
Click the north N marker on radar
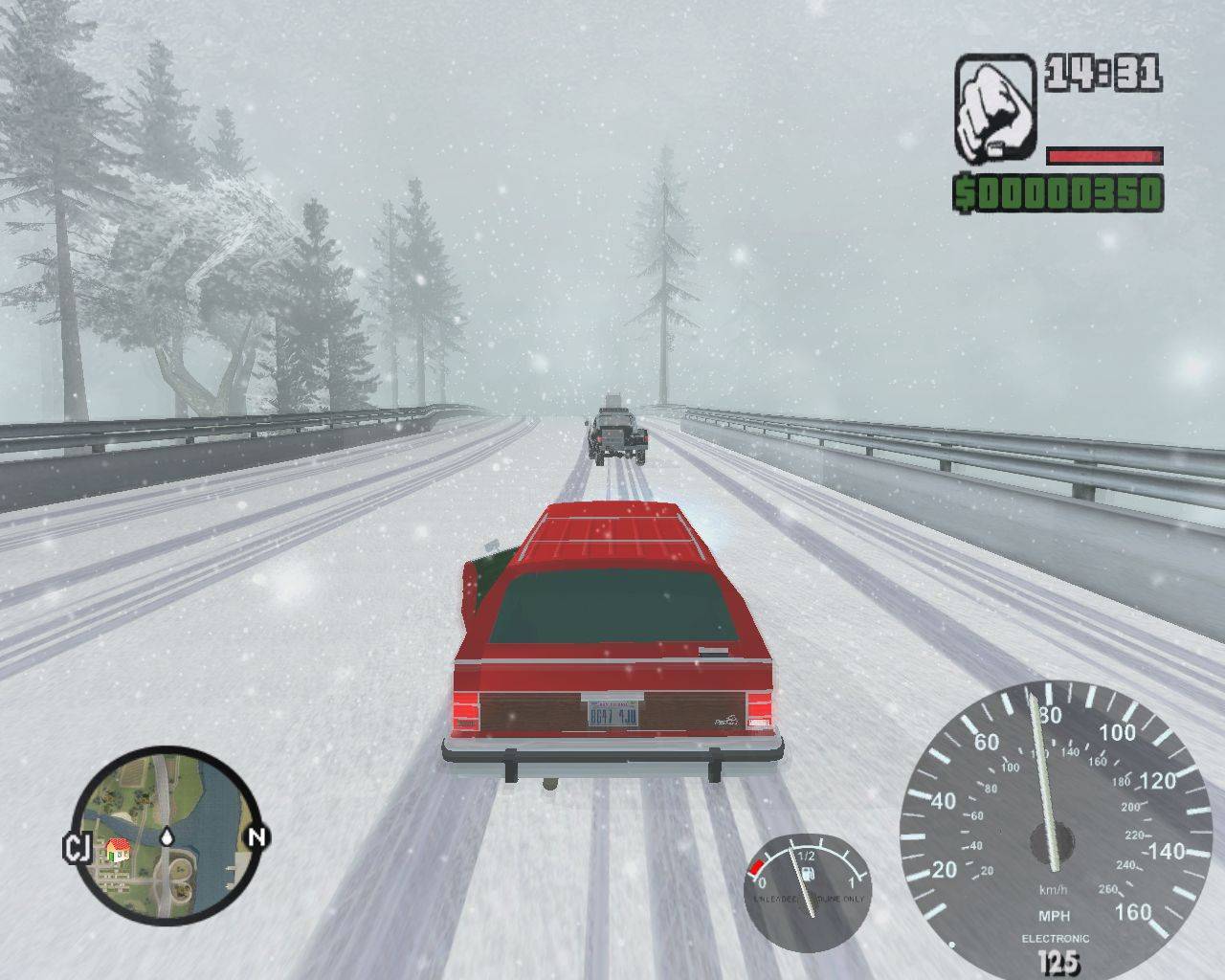[x=256, y=837]
